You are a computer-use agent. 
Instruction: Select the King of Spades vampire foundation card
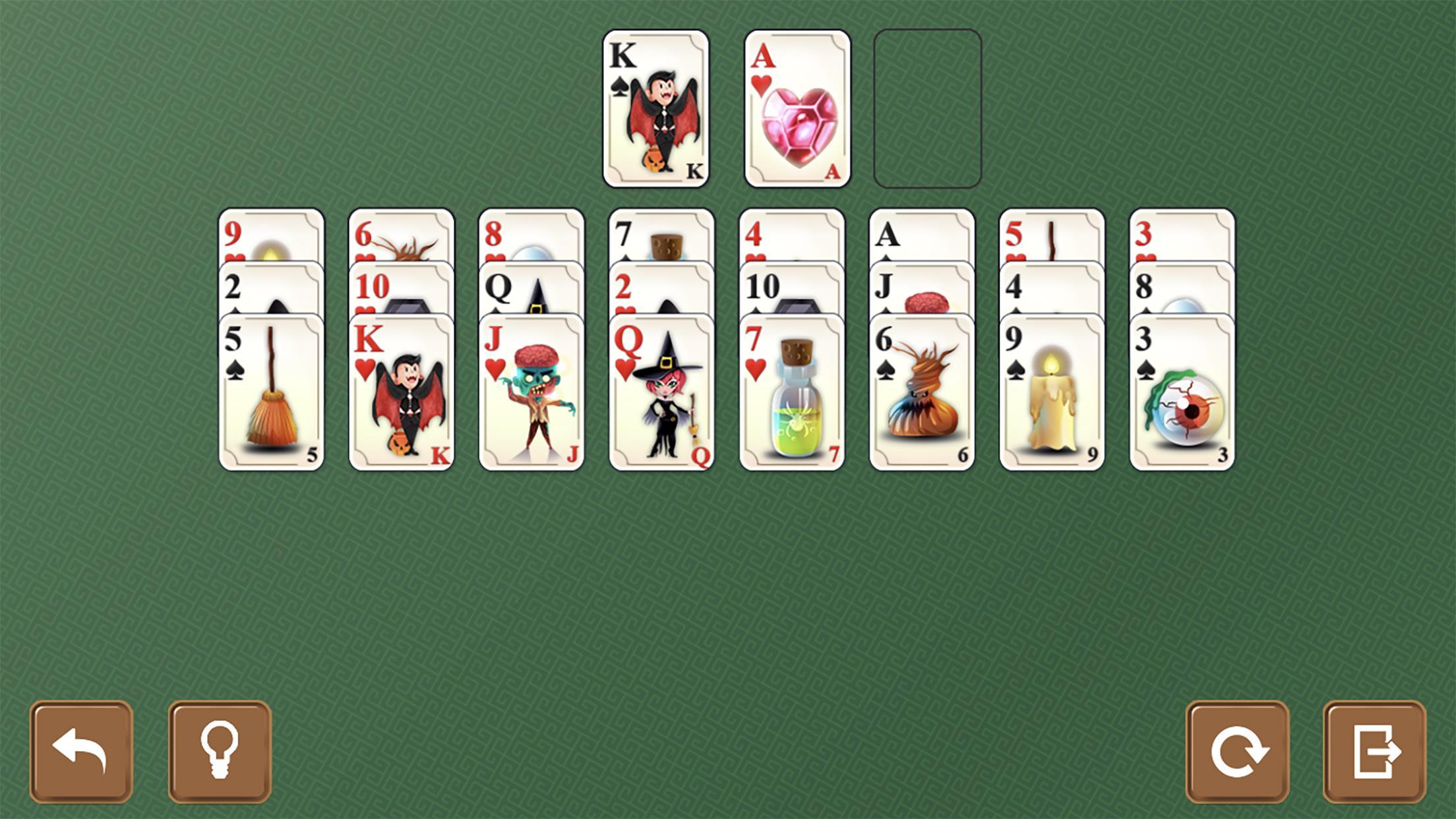click(x=656, y=109)
